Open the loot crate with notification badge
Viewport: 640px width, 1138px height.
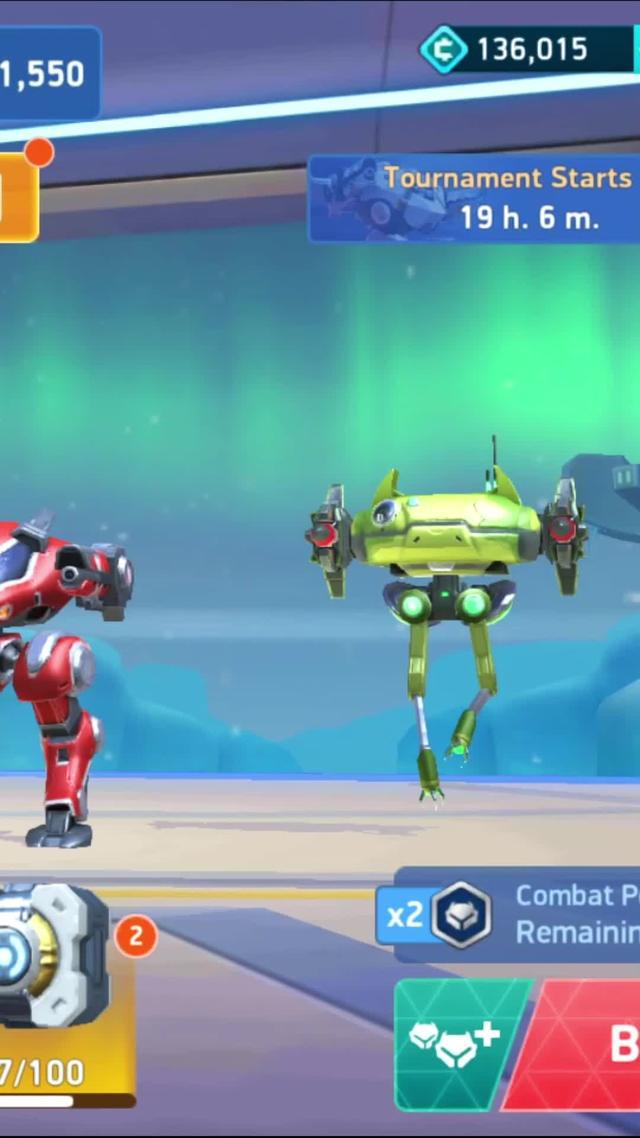pos(57,956)
